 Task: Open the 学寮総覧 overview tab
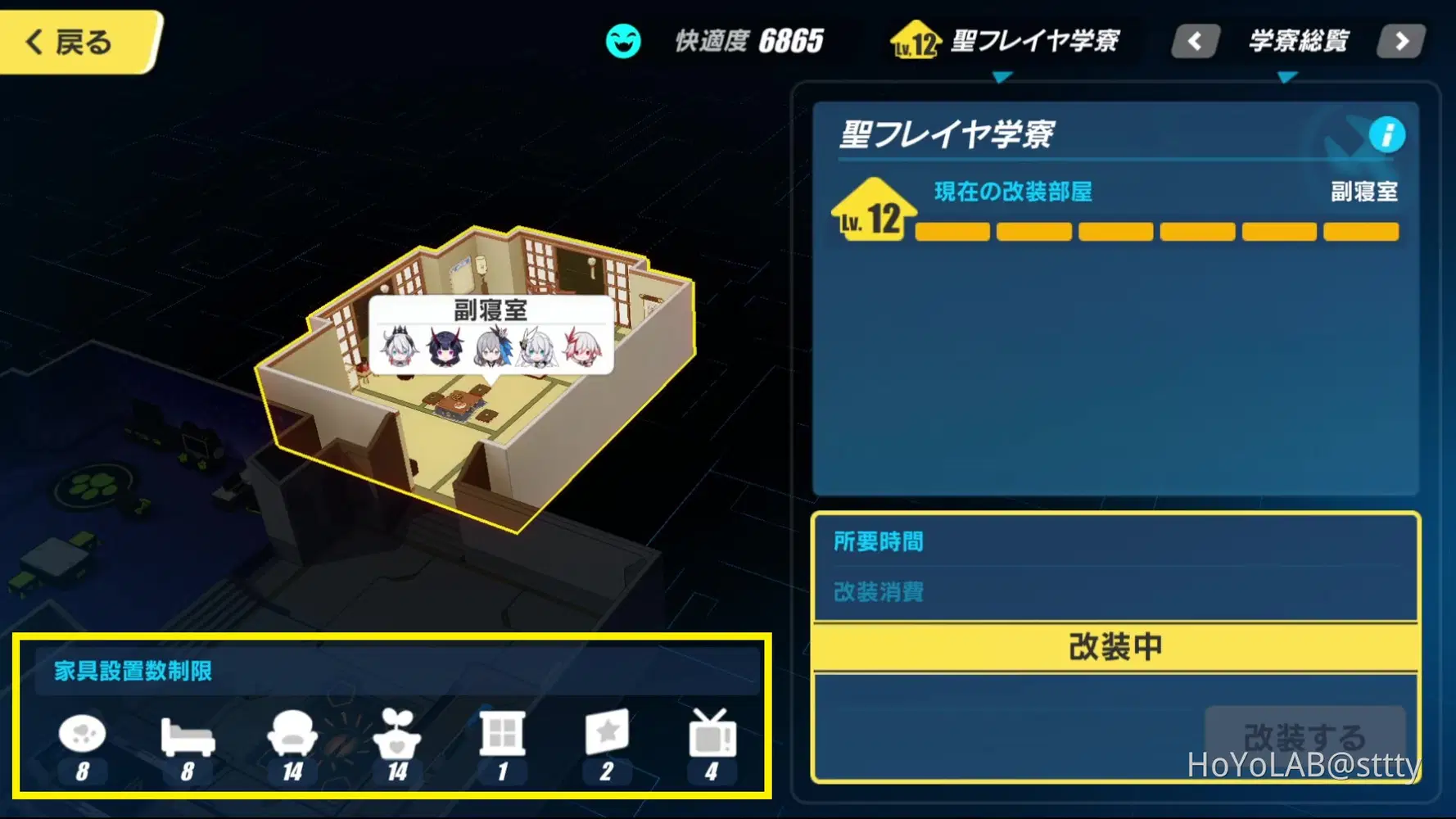pos(1298,40)
